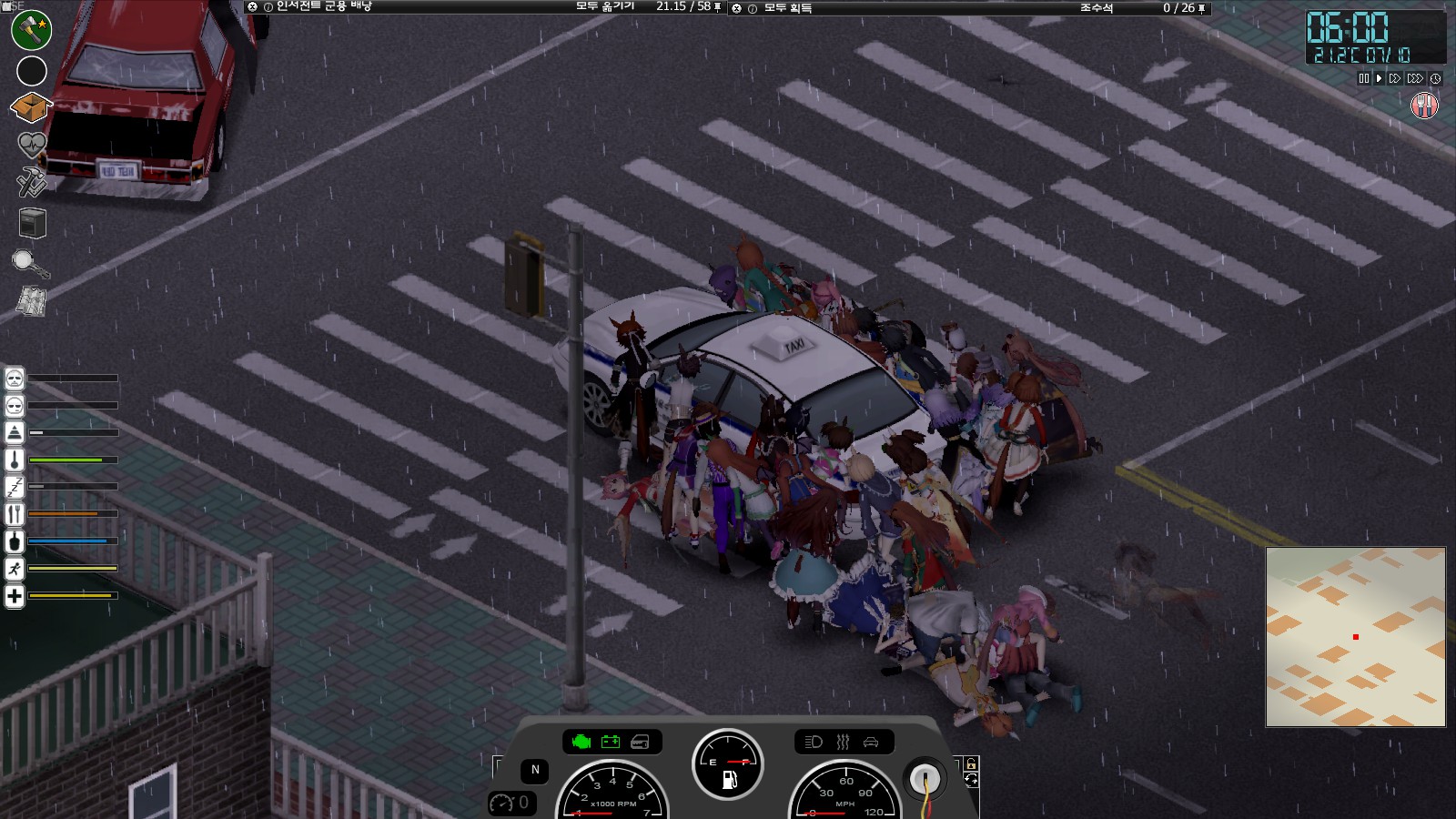Set game speed to normal play
This screenshot has height=819, width=1456.
click(x=1379, y=79)
